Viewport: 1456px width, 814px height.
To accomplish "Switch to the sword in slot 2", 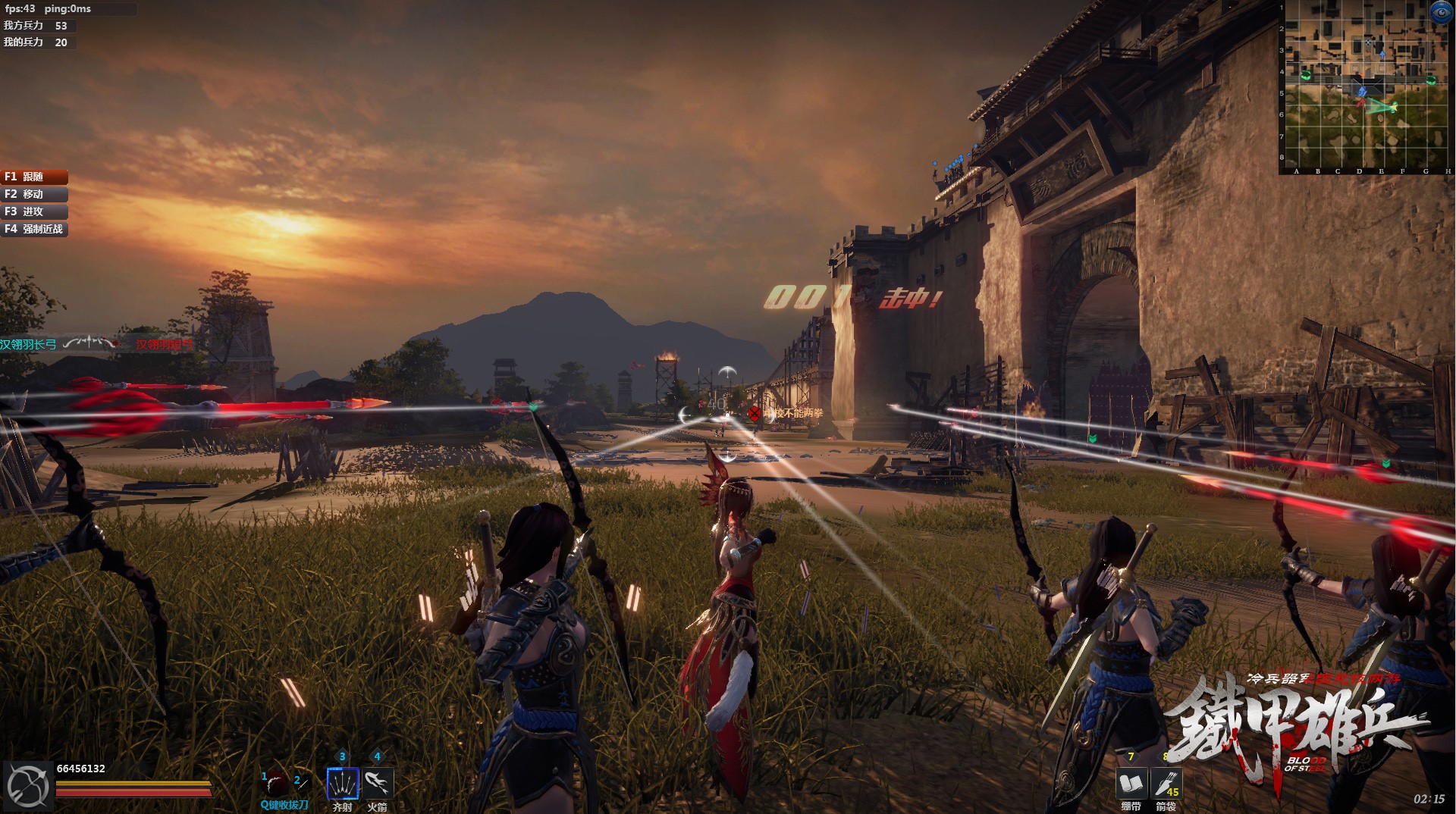I will click(301, 783).
